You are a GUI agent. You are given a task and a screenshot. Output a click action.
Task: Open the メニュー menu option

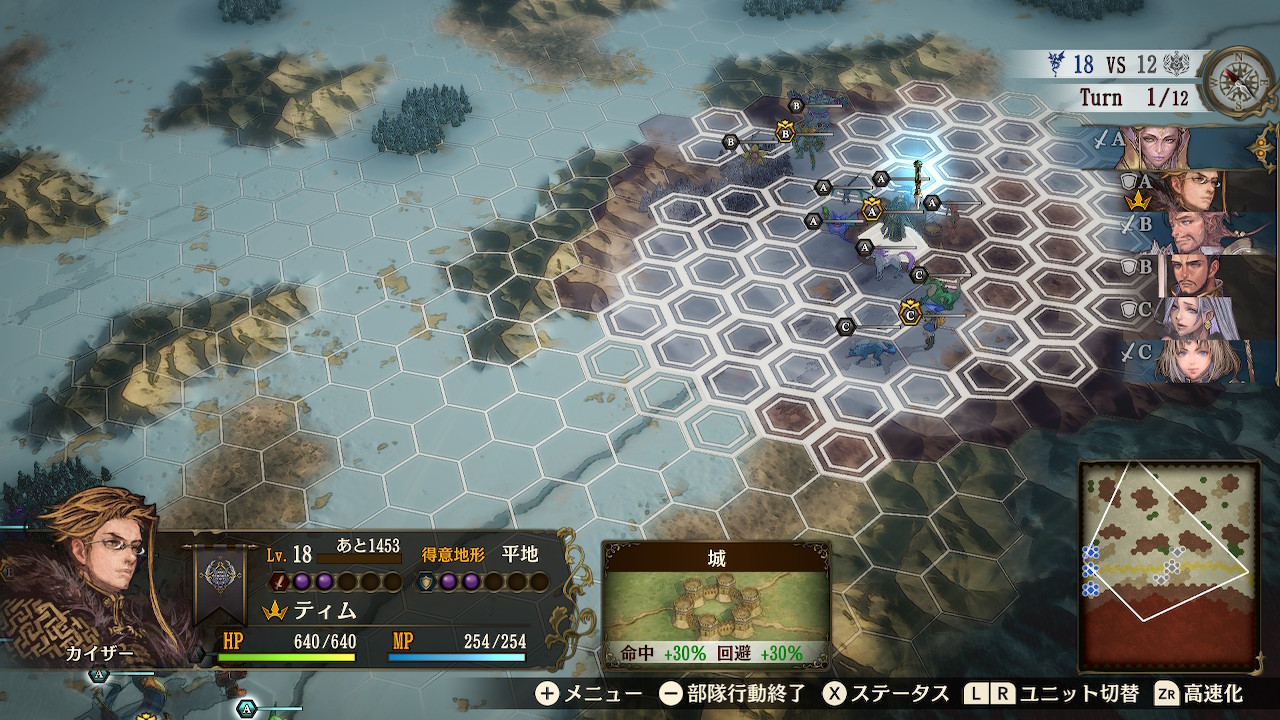589,693
